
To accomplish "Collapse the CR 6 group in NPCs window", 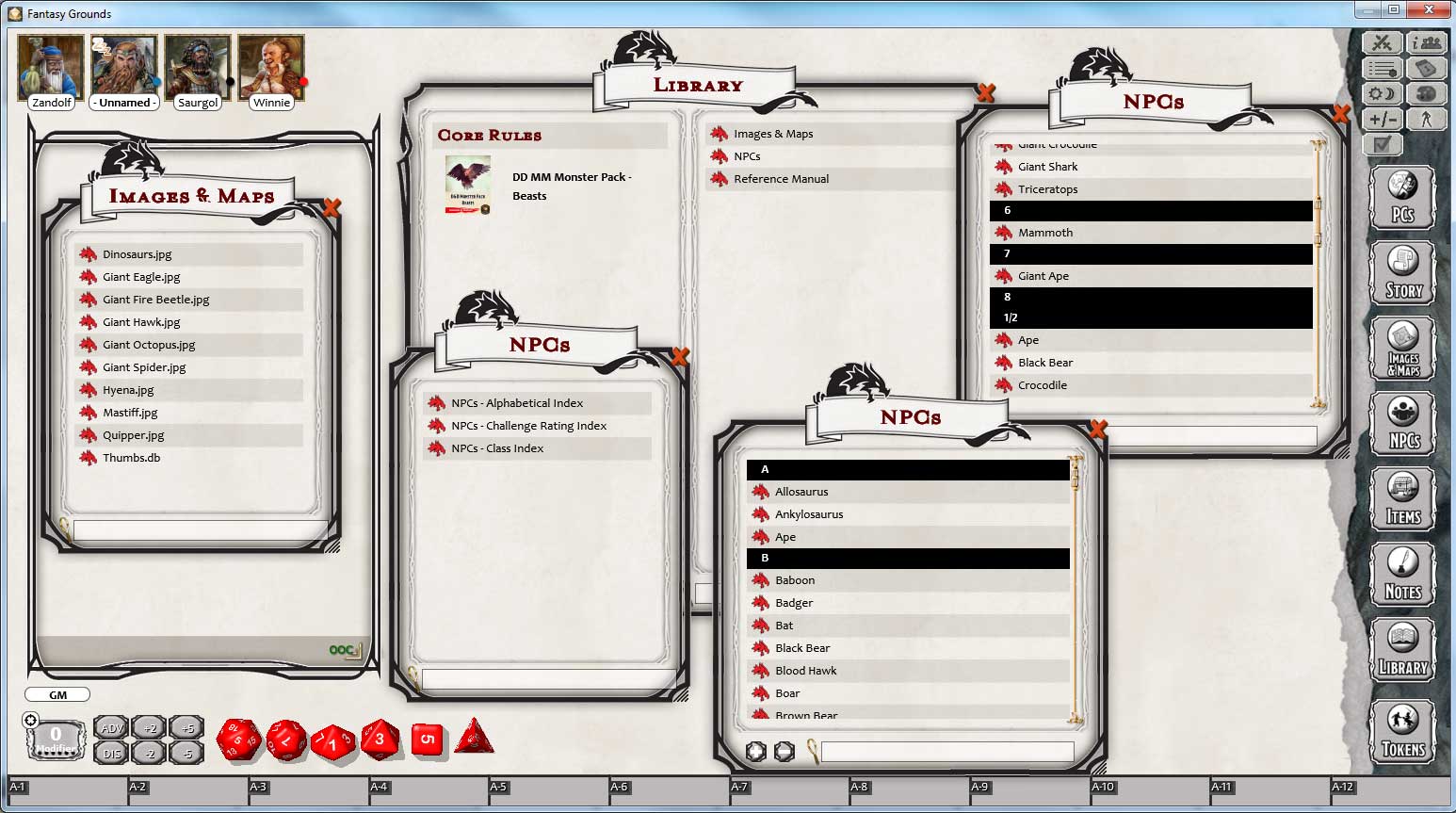I will (x=1150, y=210).
